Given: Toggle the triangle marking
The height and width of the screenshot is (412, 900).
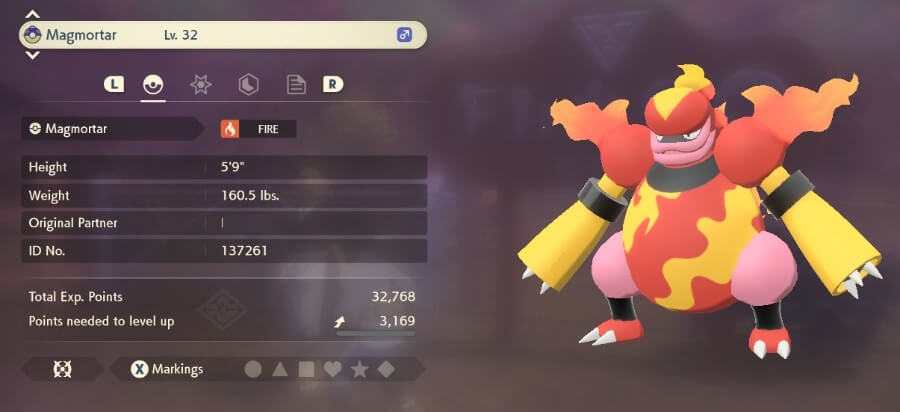Looking at the screenshot, I should [280, 370].
